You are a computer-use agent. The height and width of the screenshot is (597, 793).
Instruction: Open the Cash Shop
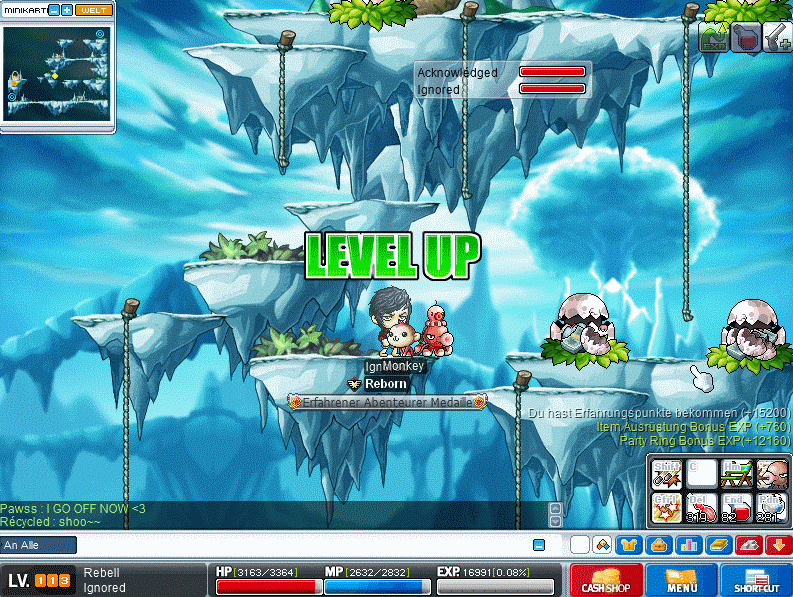pyautogui.click(x=606, y=581)
